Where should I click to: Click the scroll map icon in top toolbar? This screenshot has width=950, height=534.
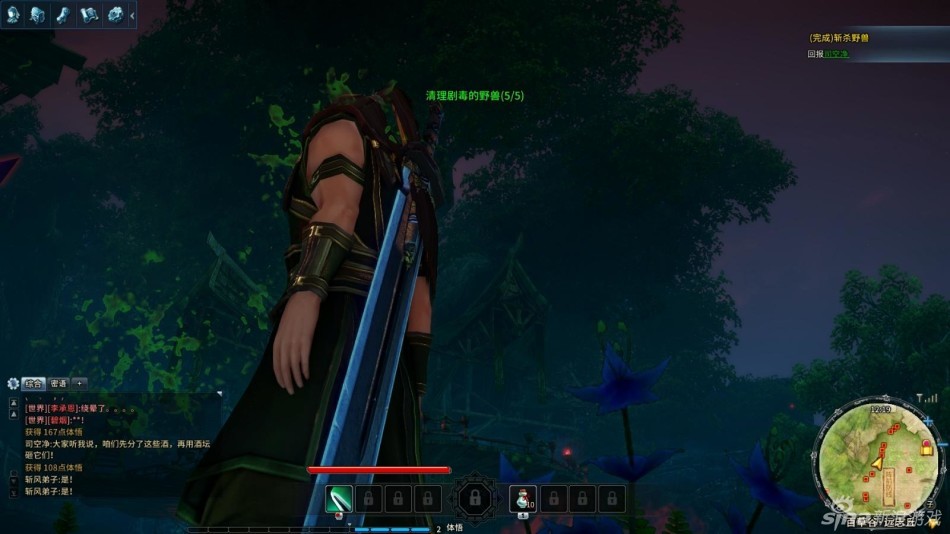pyautogui.click(x=89, y=14)
